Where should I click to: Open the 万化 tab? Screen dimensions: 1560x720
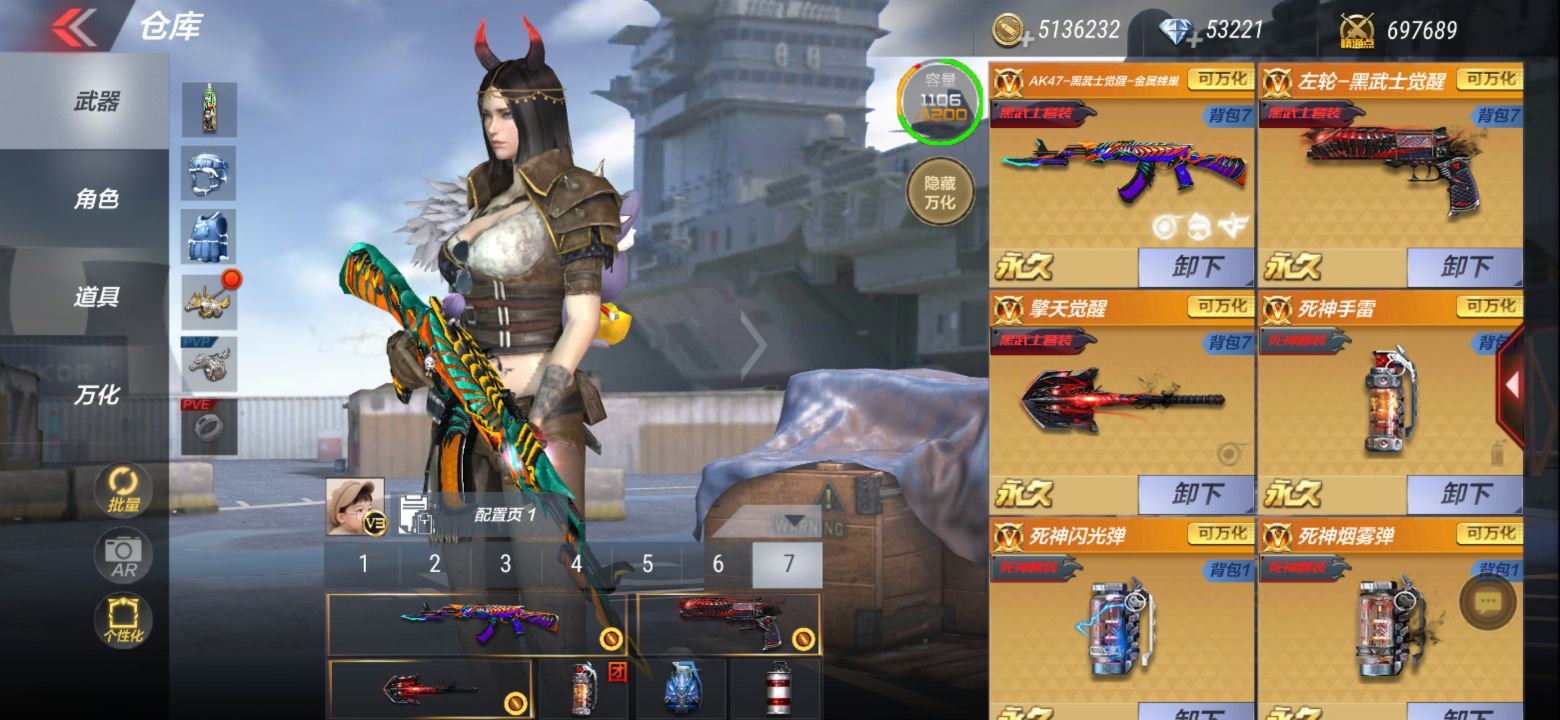coord(96,395)
